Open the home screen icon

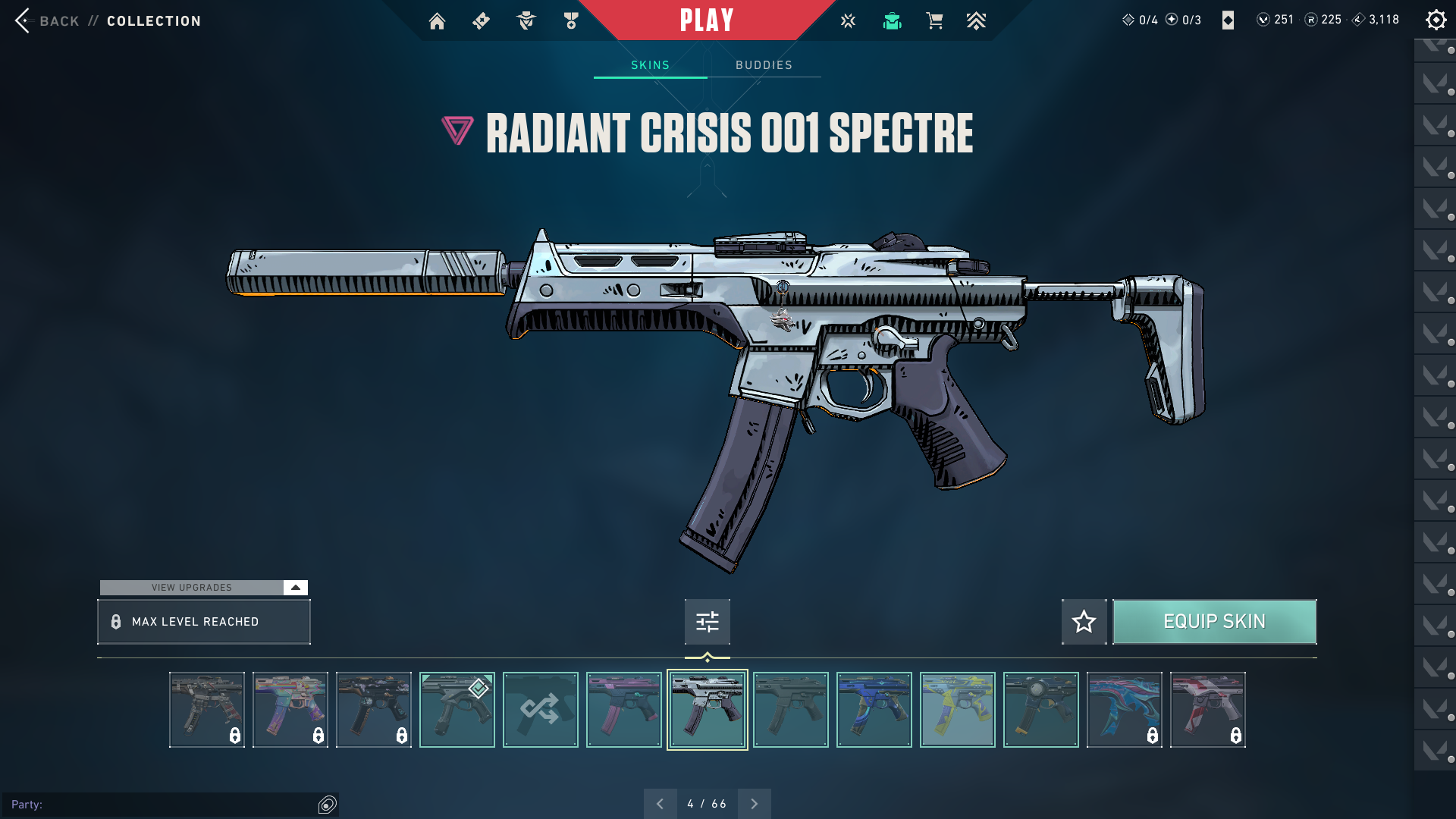click(x=437, y=21)
